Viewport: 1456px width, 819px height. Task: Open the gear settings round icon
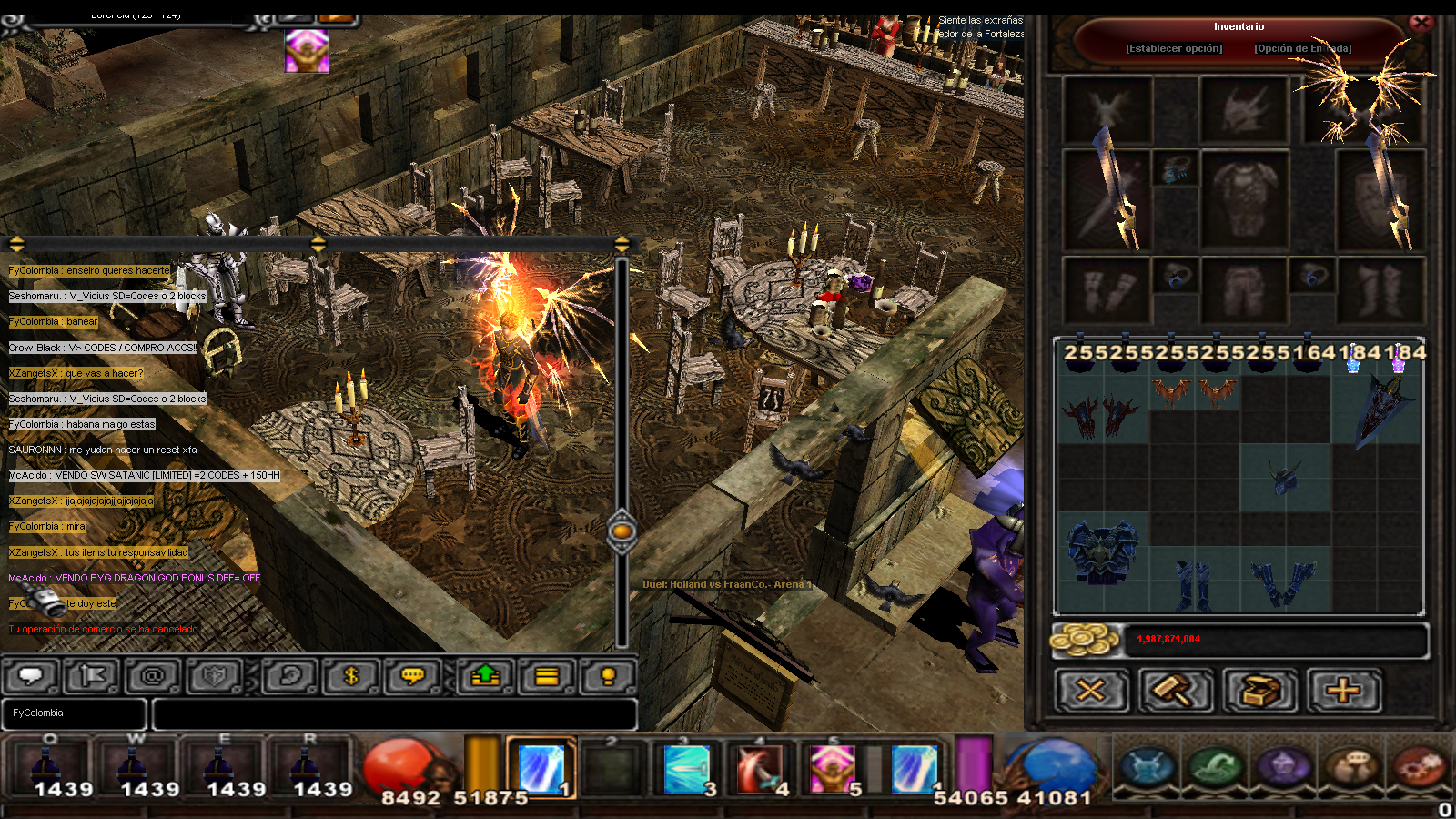(x=1419, y=765)
